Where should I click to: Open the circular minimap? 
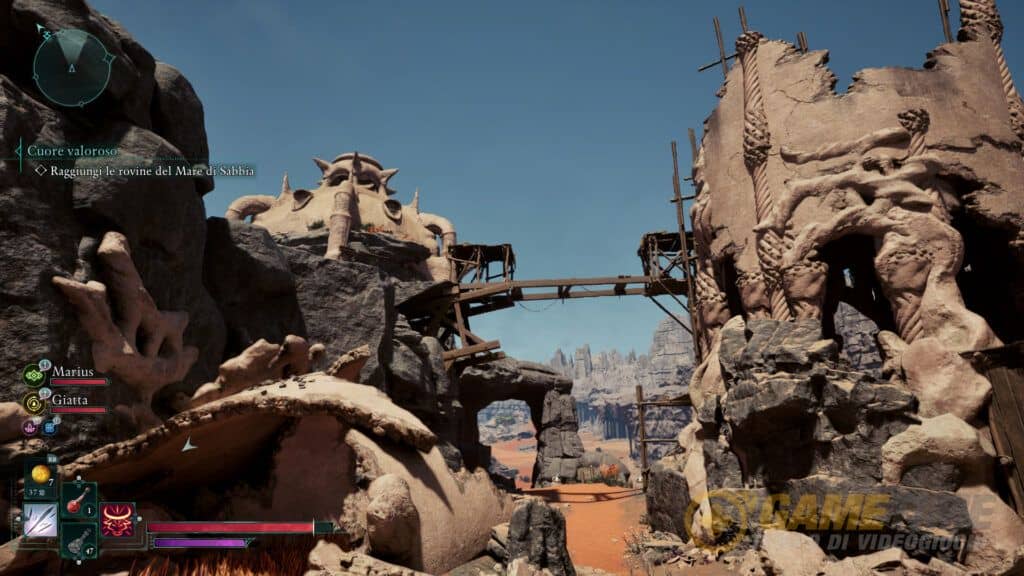pos(71,68)
